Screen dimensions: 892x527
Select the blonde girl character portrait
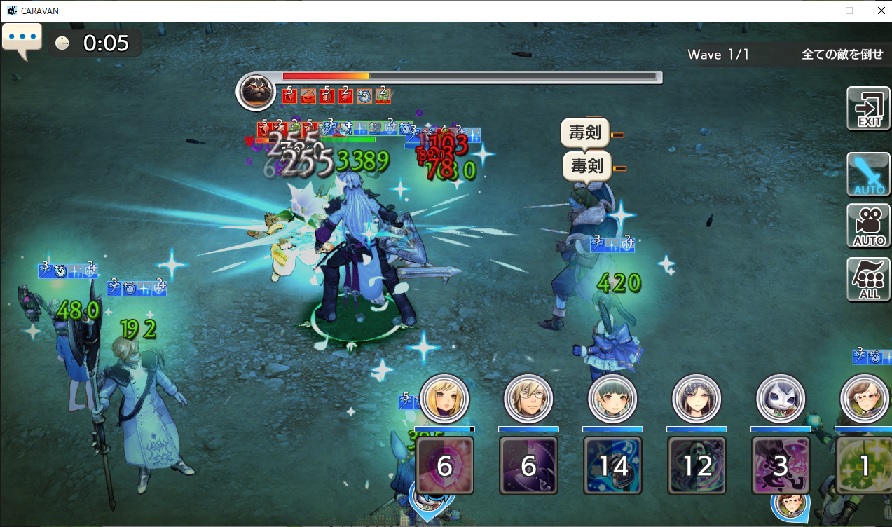(x=443, y=400)
